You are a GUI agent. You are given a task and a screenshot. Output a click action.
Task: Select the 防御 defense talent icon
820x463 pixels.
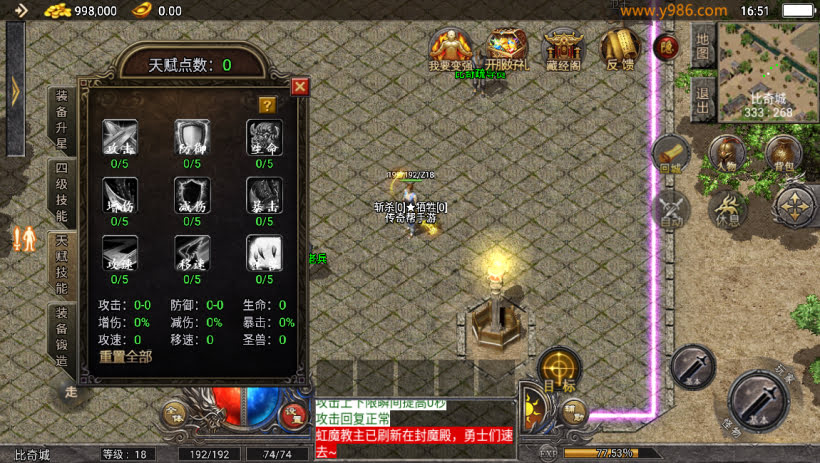pyautogui.click(x=192, y=138)
